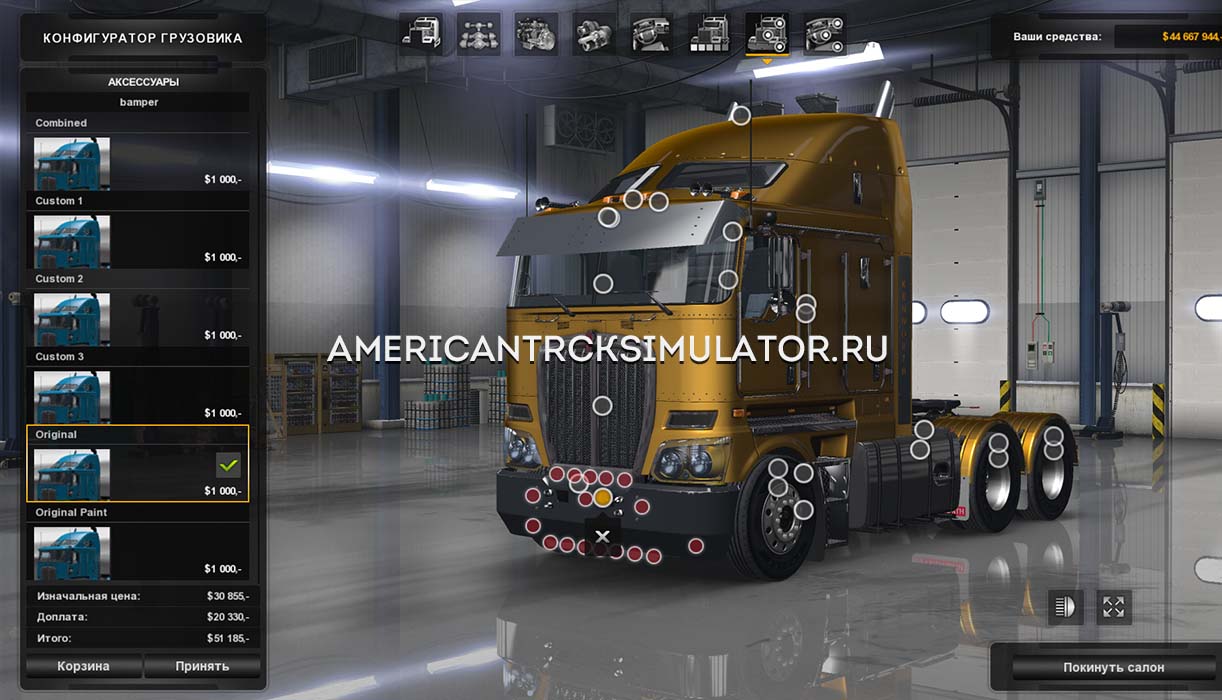Leave the shop via Покинуть салон
The height and width of the screenshot is (700, 1222).
[x=1099, y=667]
